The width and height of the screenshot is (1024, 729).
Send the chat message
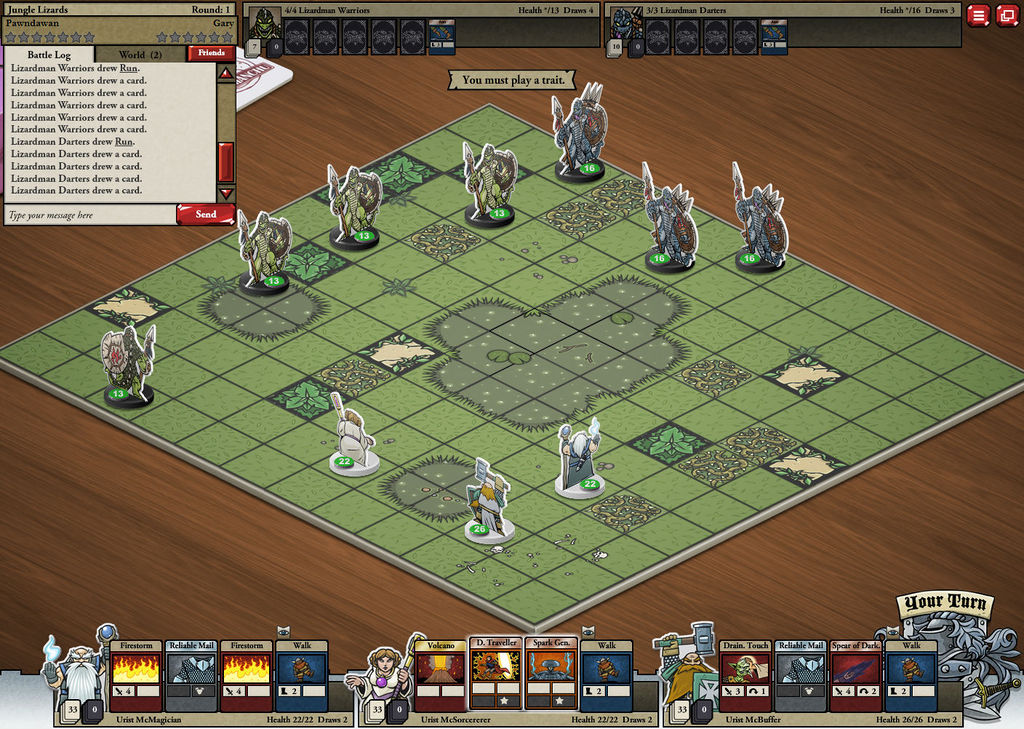coord(205,214)
